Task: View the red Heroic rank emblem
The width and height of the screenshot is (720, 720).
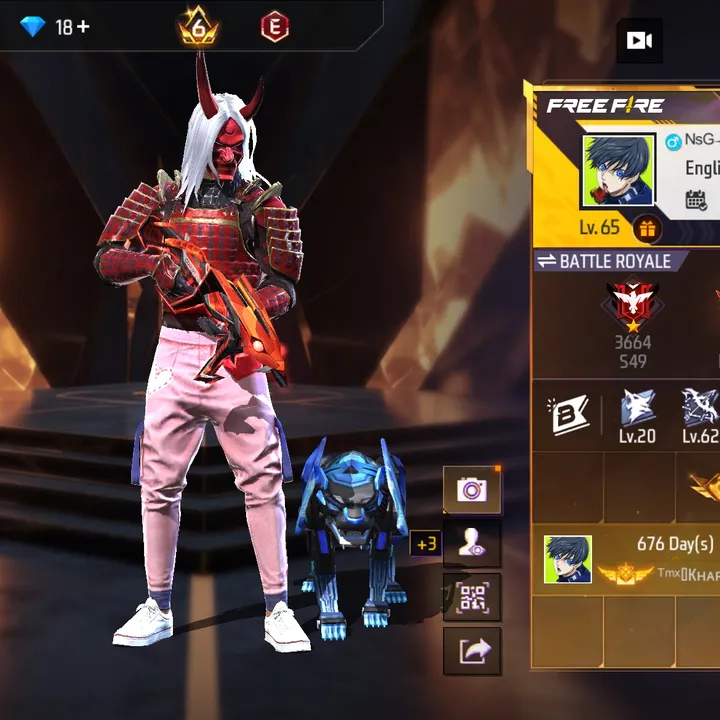Action: pyautogui.click(x=631, y=305)
